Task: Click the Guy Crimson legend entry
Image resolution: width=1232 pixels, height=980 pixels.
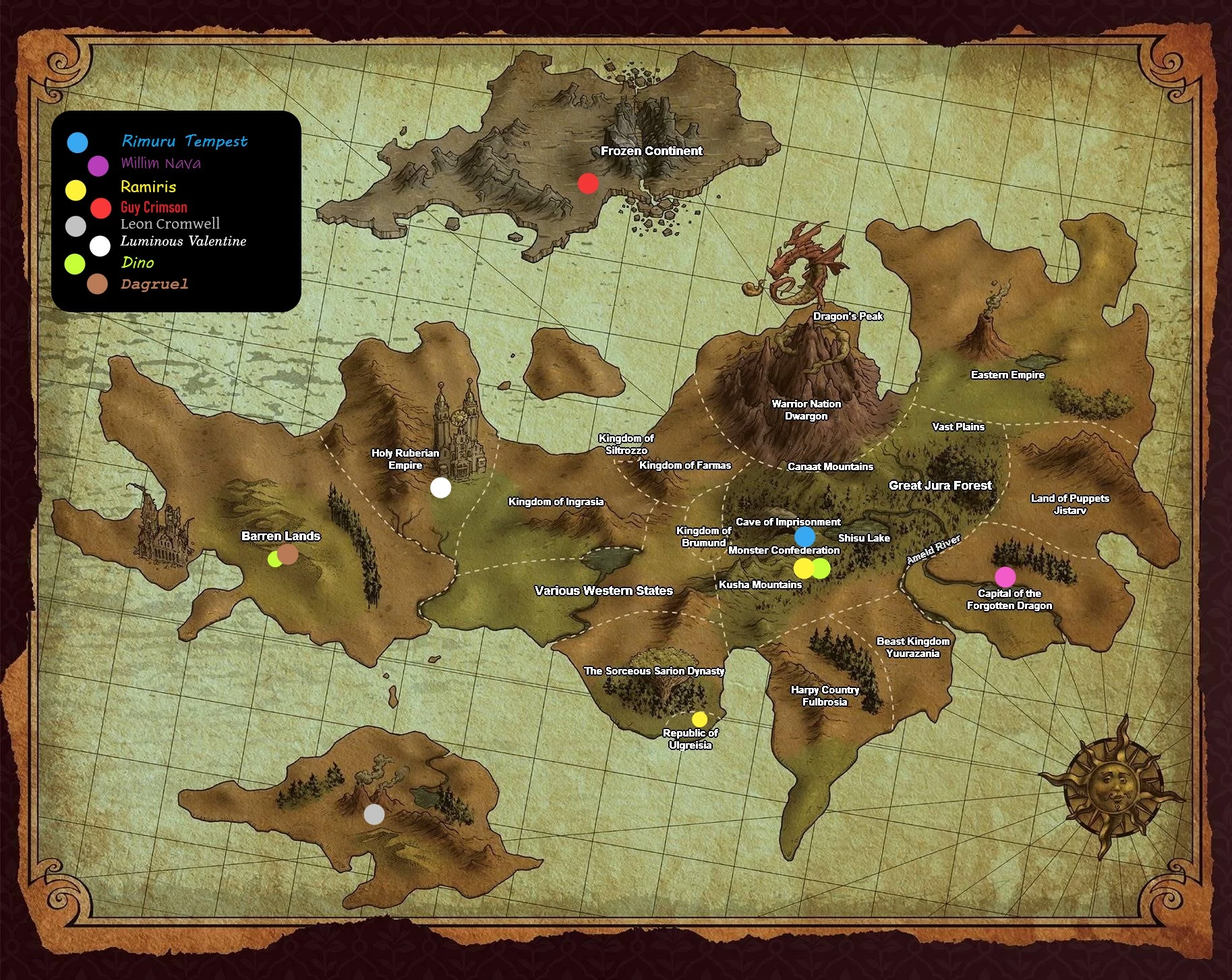Action: (154, 207)
